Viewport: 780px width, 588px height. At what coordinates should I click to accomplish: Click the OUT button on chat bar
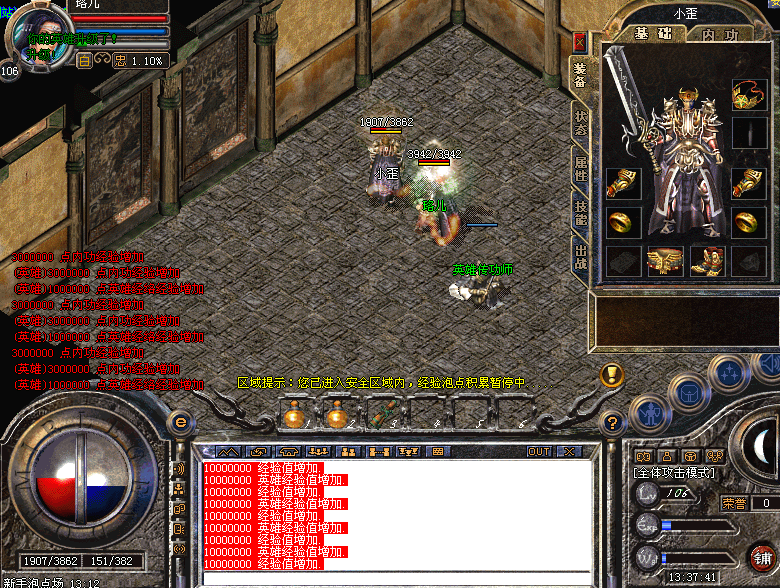pos(539,451)
